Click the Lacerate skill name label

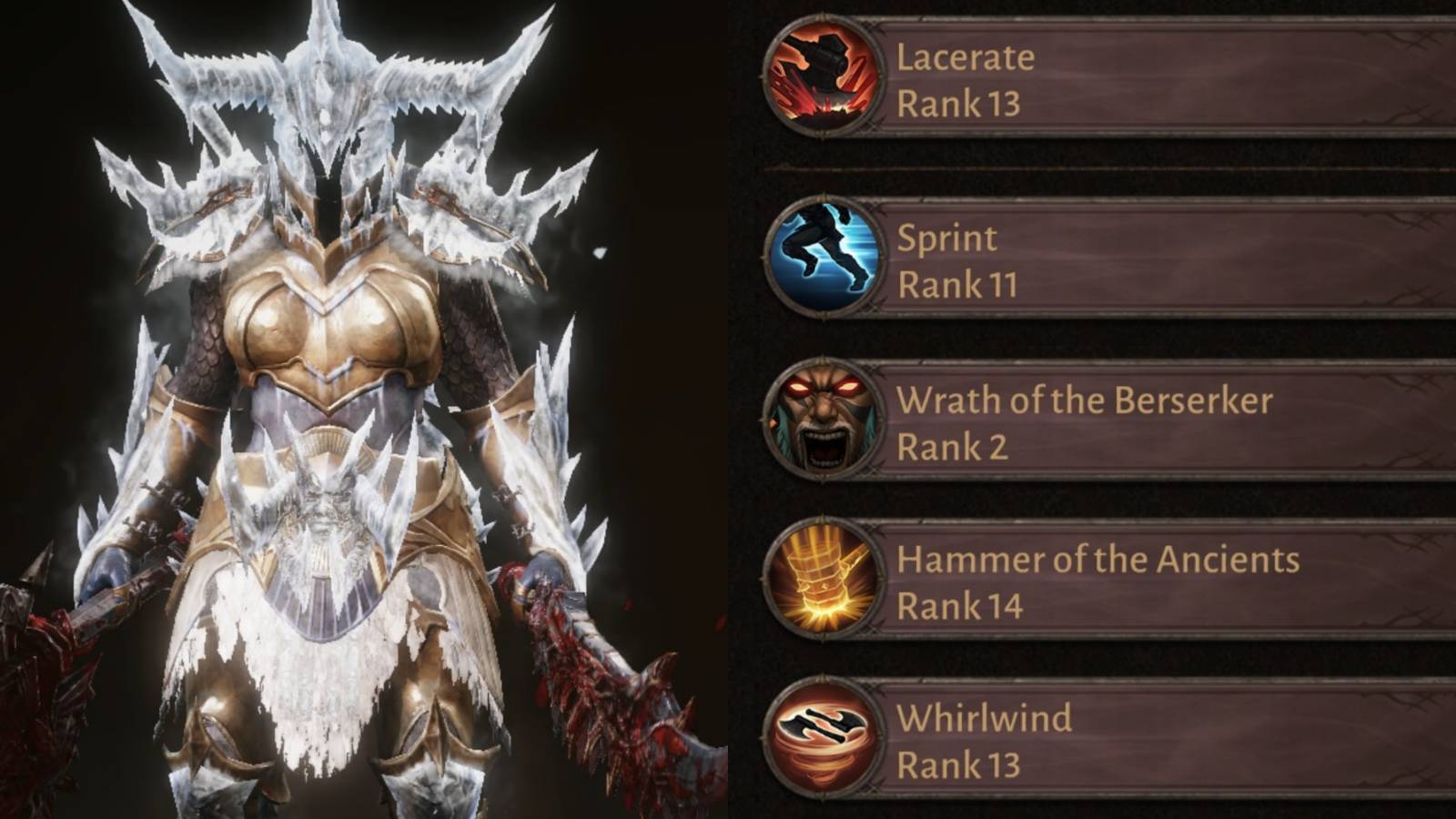tap(965, 56)
